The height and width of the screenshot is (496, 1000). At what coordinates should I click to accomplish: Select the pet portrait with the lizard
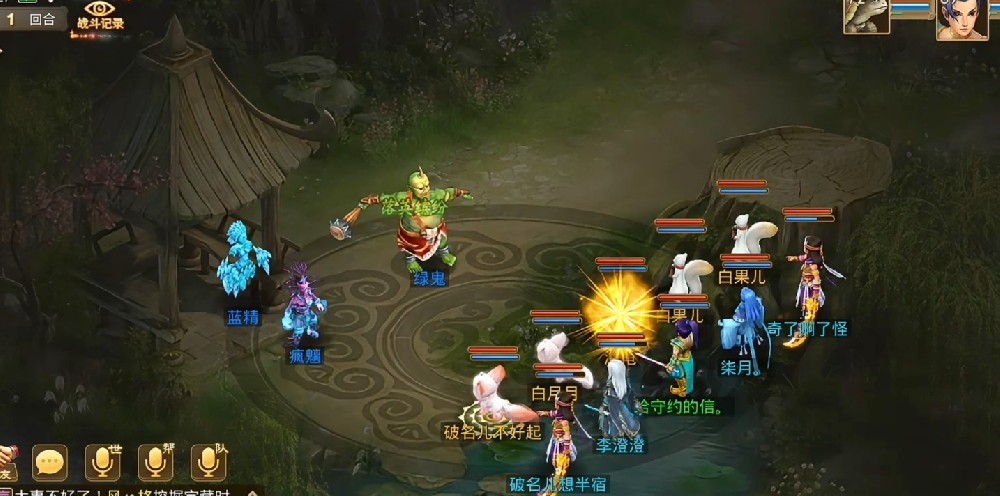866,16
